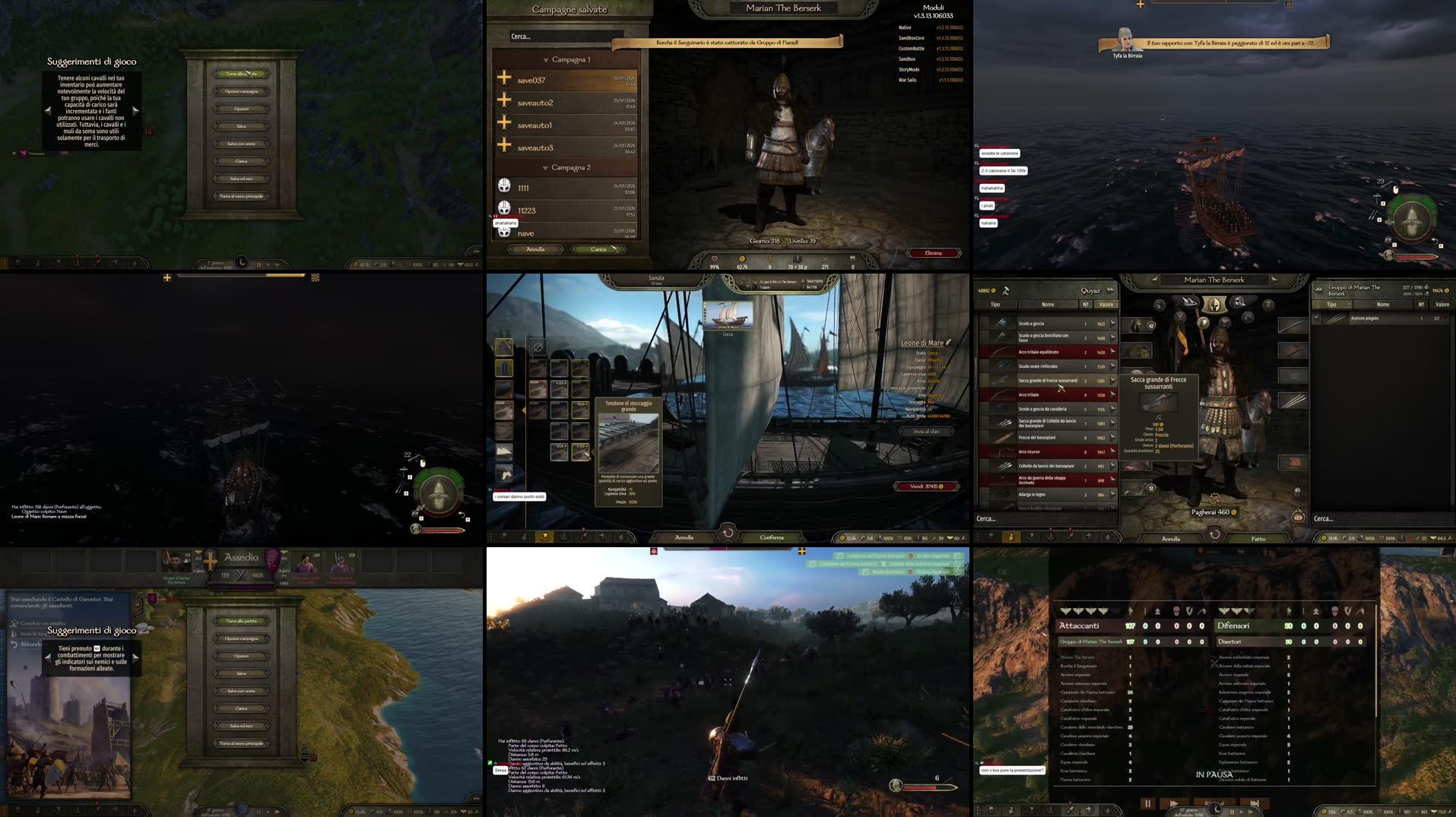Click the mounts filter icon in inventory toolbar

pyautogui.click(x=1090, y=537)
